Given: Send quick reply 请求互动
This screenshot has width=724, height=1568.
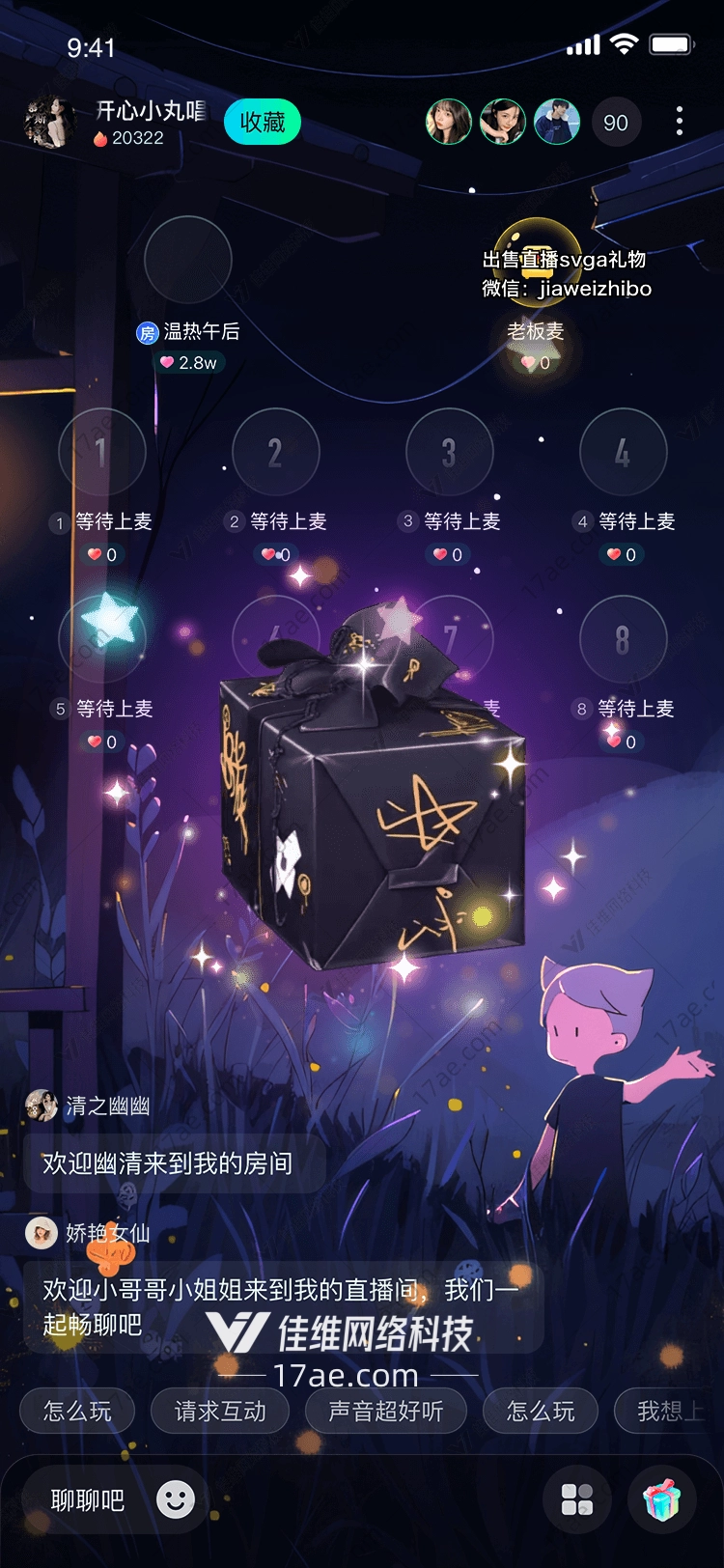Looking at the screenshot, I should [x=220, y=1412].
